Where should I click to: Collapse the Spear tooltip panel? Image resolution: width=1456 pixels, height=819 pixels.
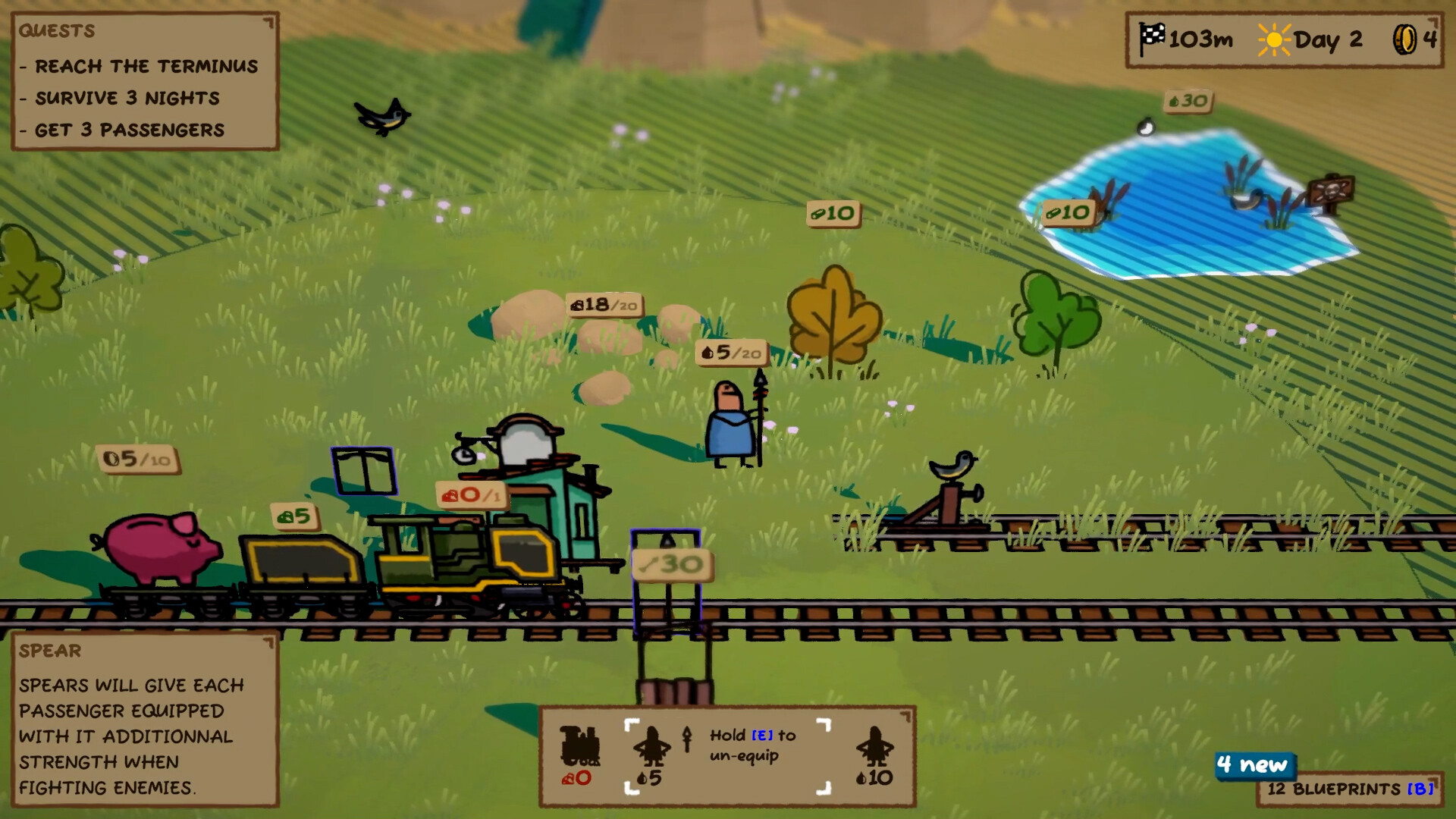pos(268,642)
